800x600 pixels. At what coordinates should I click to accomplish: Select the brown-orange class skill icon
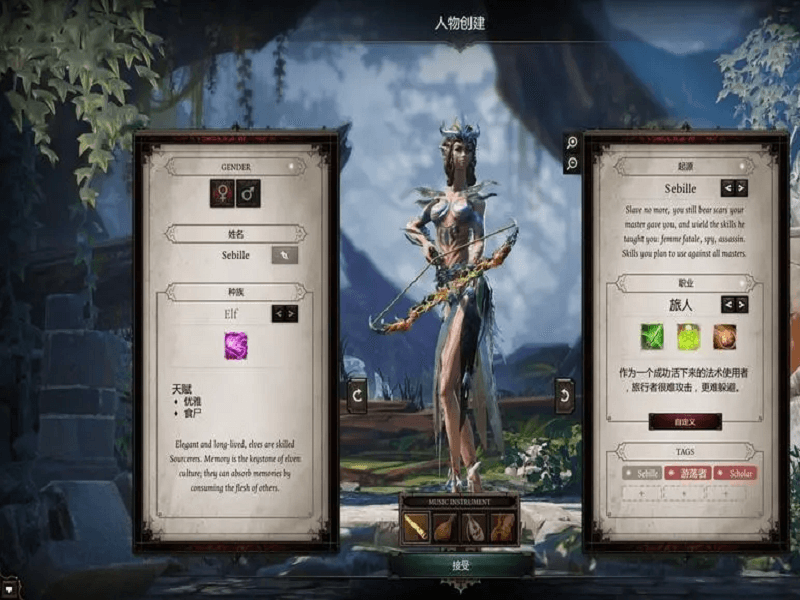coord(724,337)
